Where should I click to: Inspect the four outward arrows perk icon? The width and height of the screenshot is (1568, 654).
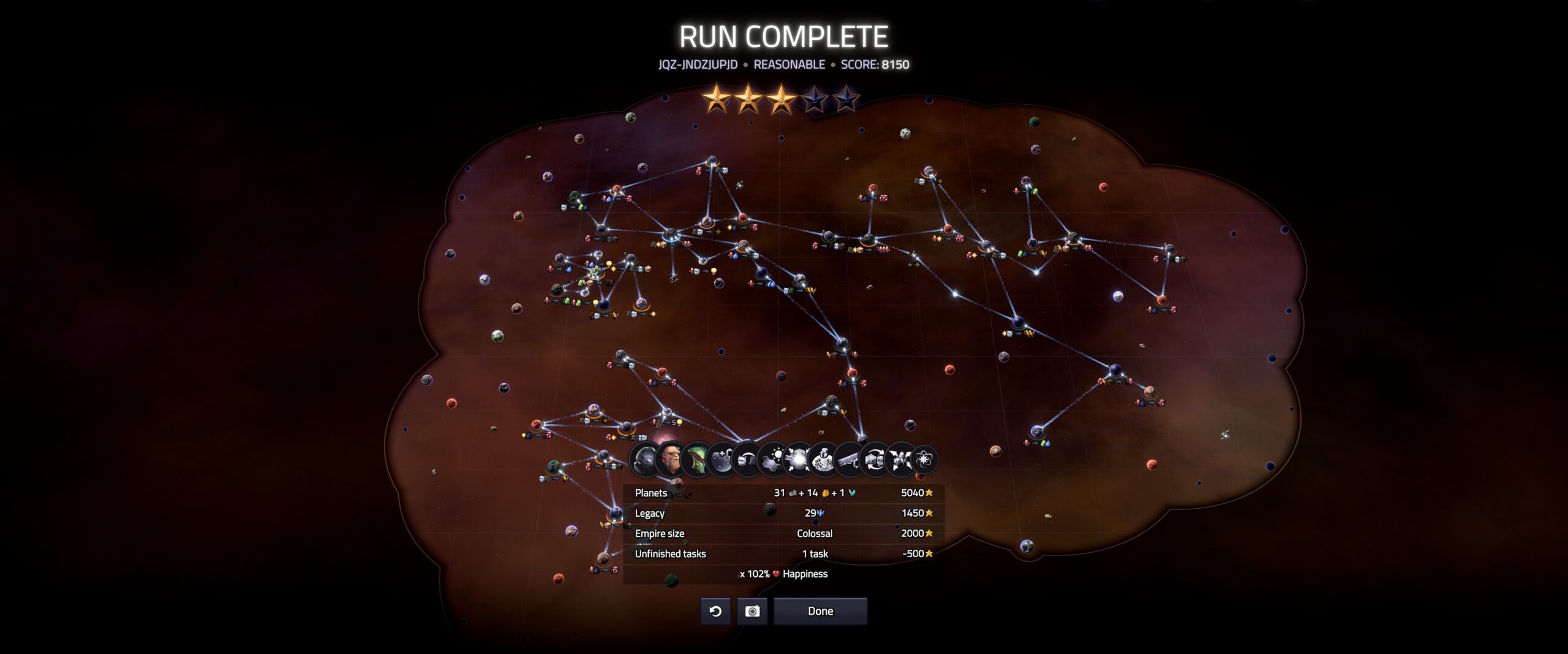click(900, 459)
